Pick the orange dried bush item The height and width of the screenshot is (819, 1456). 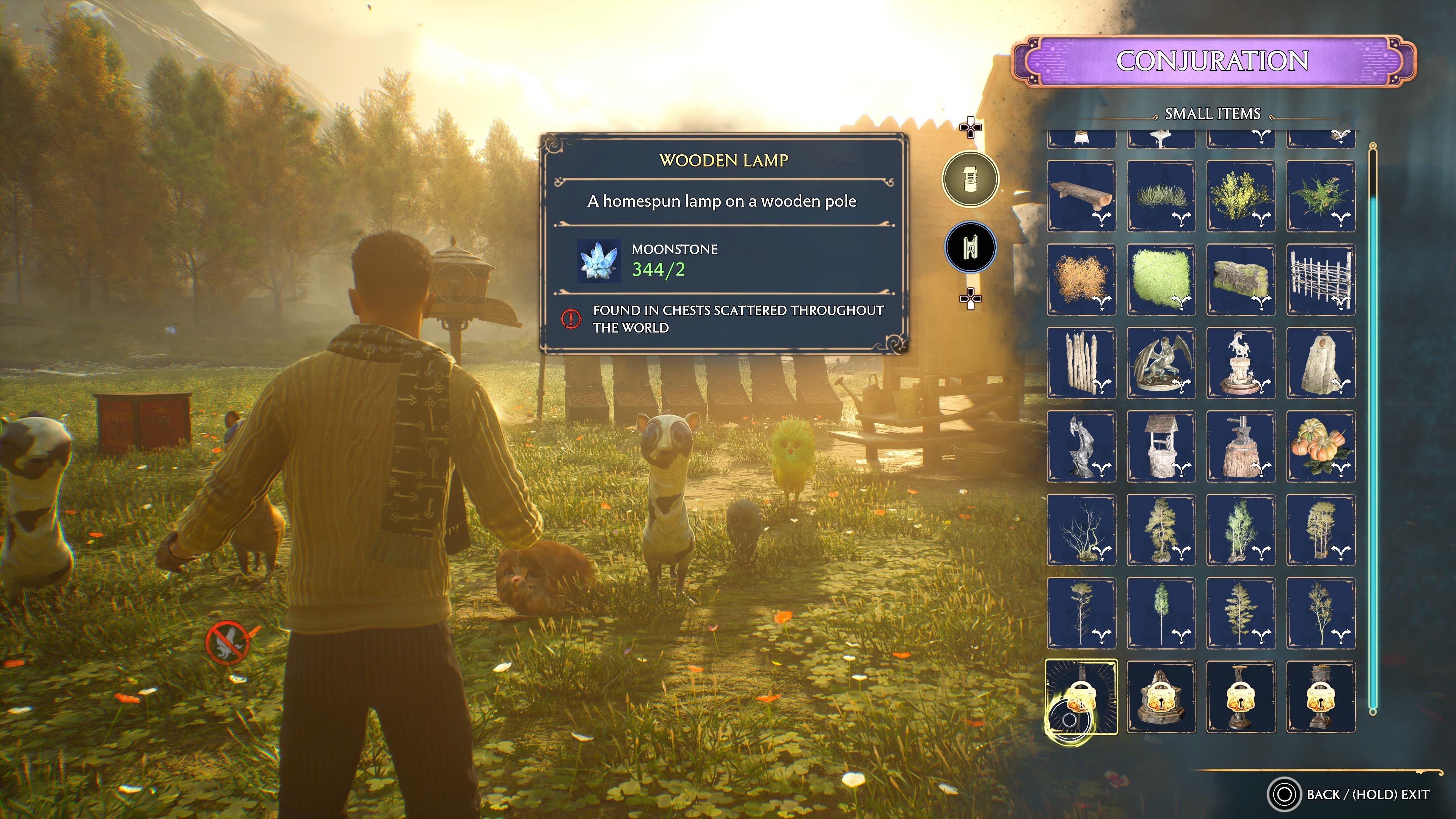1081,279
